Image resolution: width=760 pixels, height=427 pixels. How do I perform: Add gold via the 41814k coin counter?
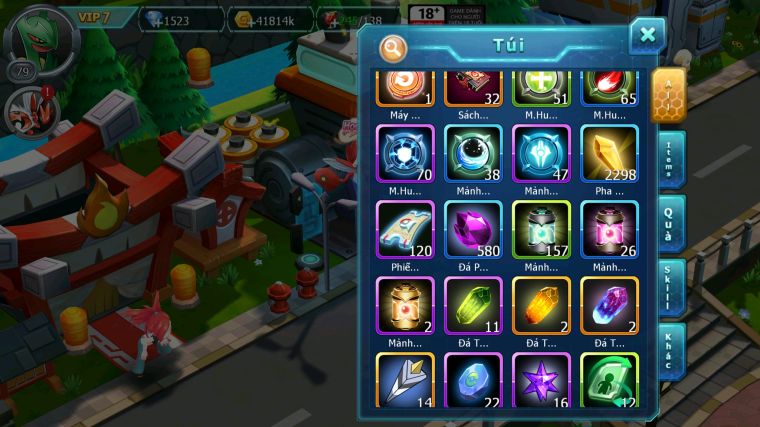pyautogui.click(x=270, y=19)
